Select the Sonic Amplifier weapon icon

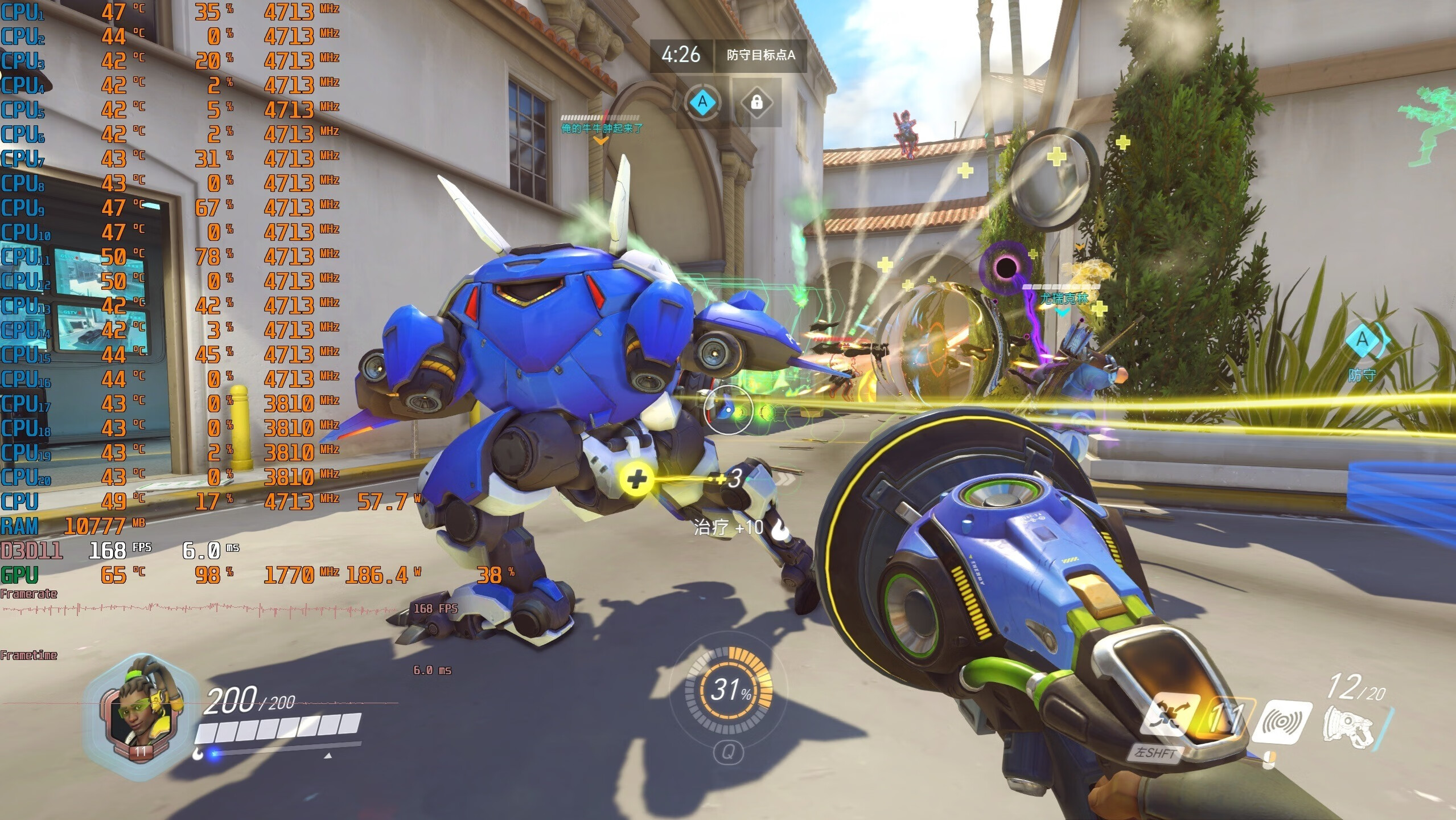1349,728
